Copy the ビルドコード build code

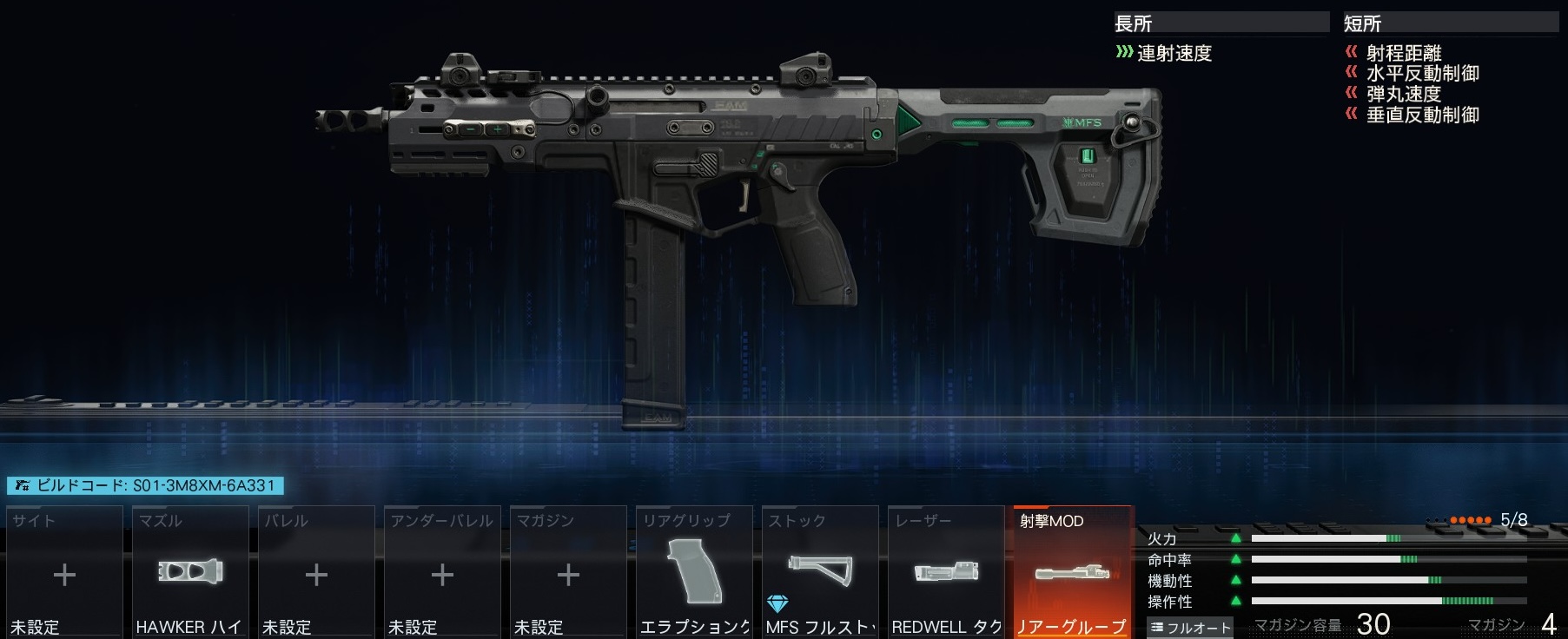point(145,486)
